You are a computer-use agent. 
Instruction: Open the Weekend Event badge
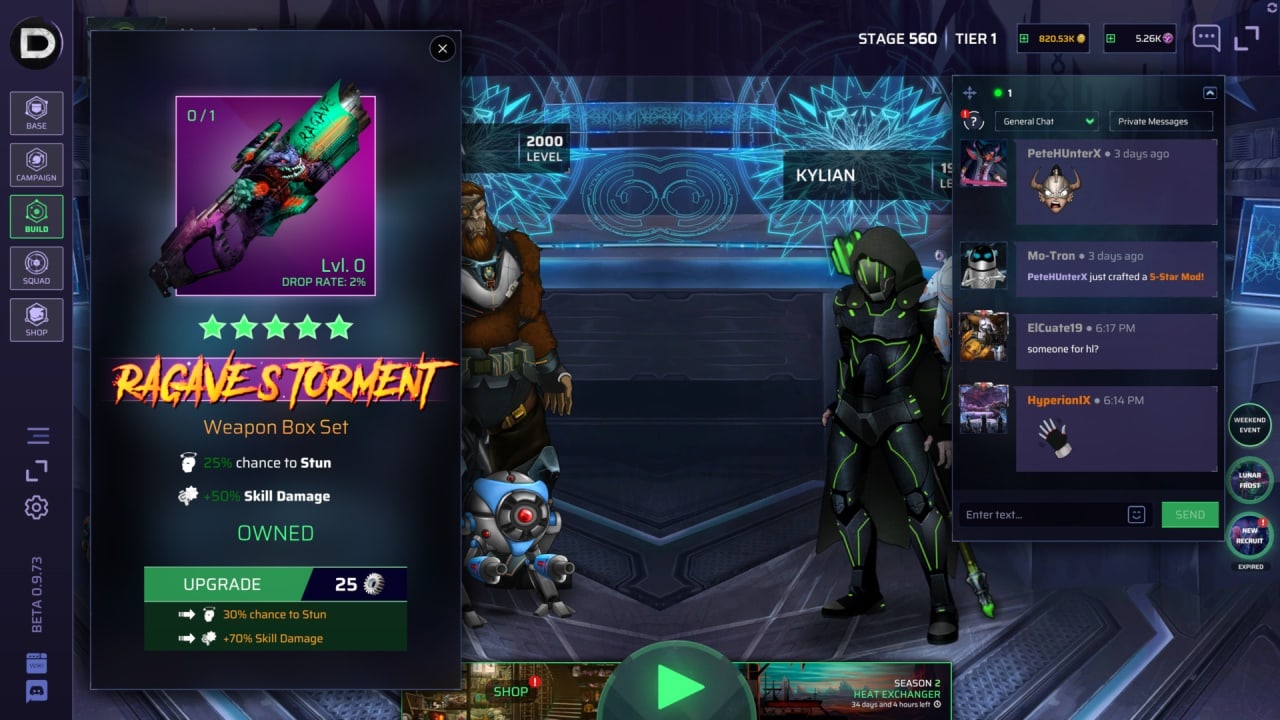pyautogui.click(x=1250, y=425)
